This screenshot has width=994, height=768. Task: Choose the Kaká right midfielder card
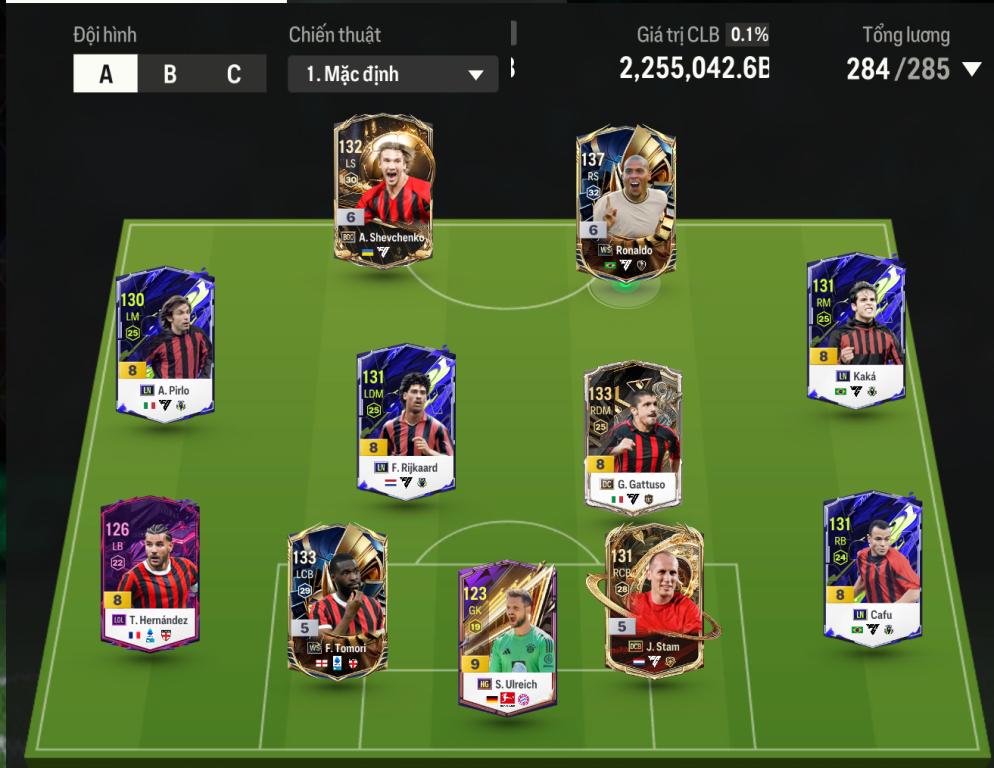856,330
